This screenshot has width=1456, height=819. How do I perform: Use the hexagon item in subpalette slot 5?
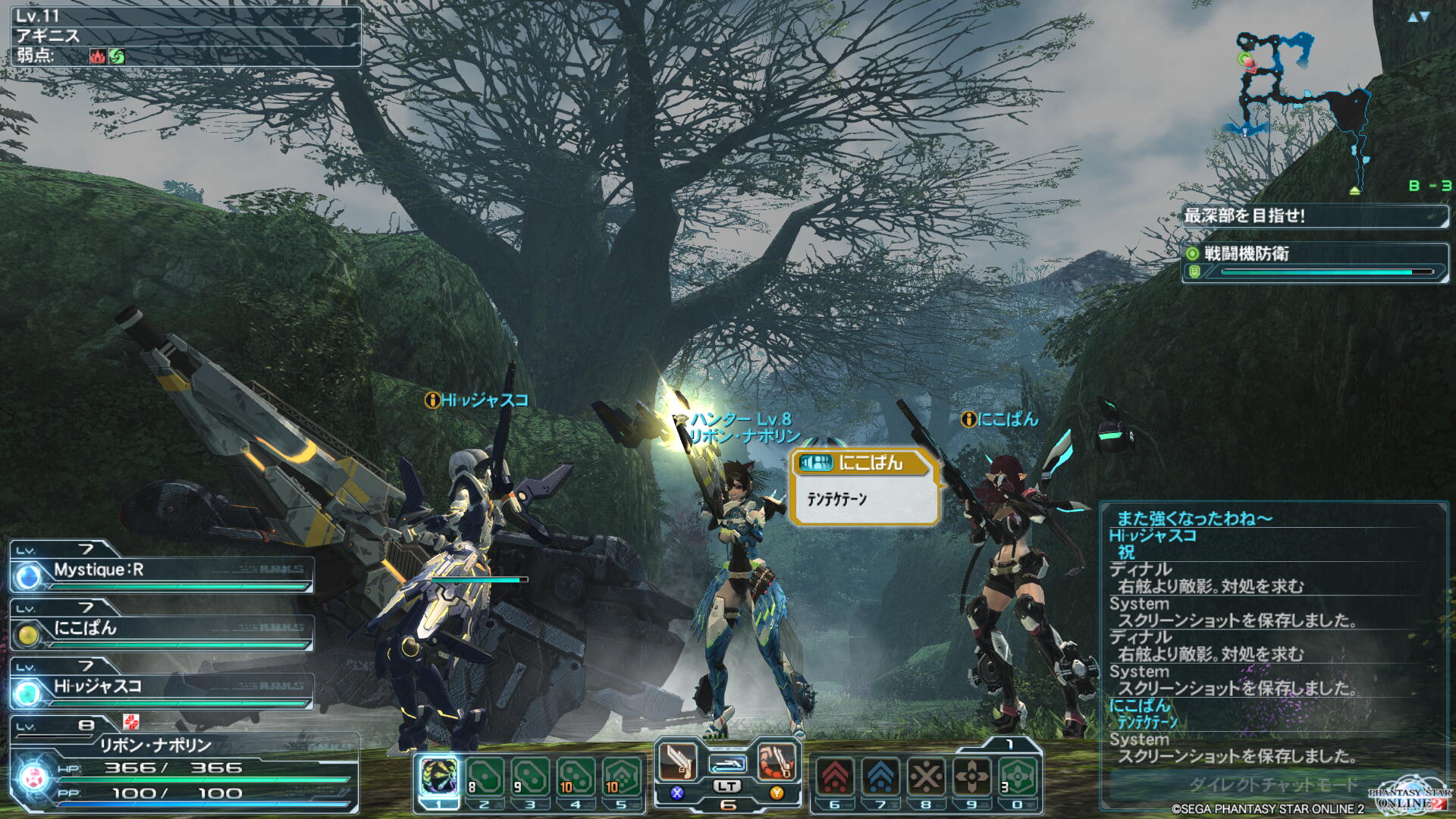621,776
